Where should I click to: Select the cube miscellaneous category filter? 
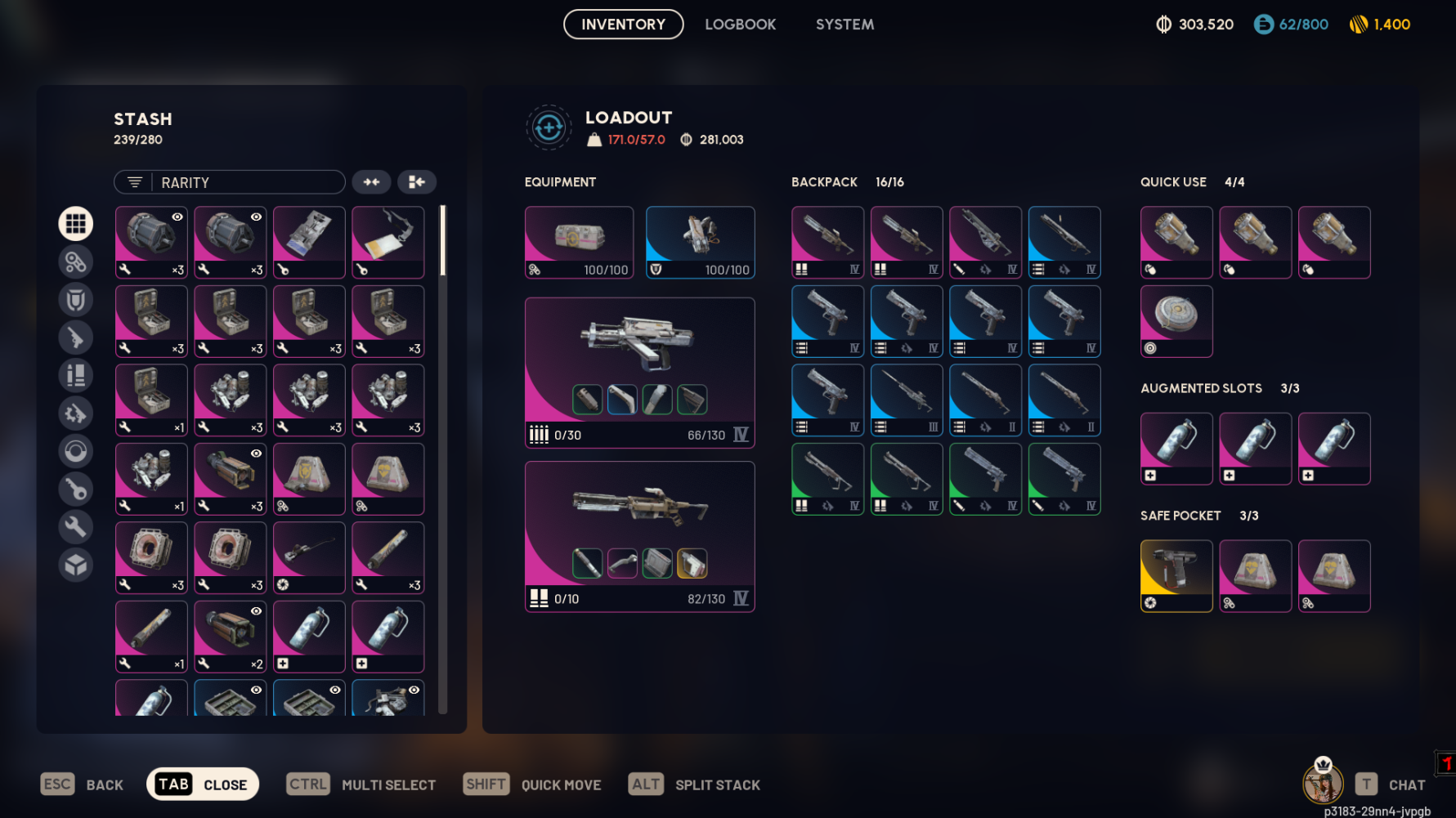pos(75,564)
